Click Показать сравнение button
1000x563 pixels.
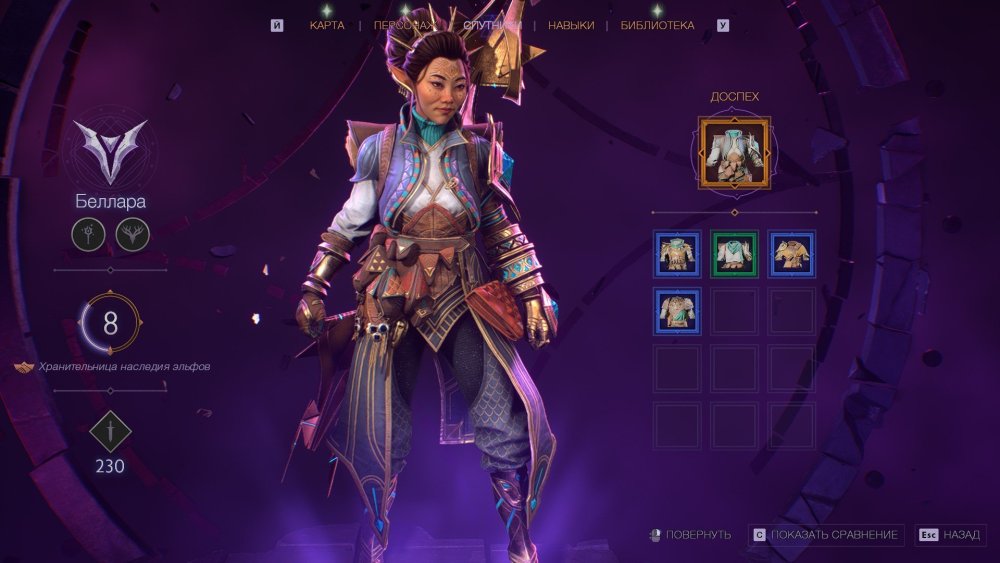827,535
